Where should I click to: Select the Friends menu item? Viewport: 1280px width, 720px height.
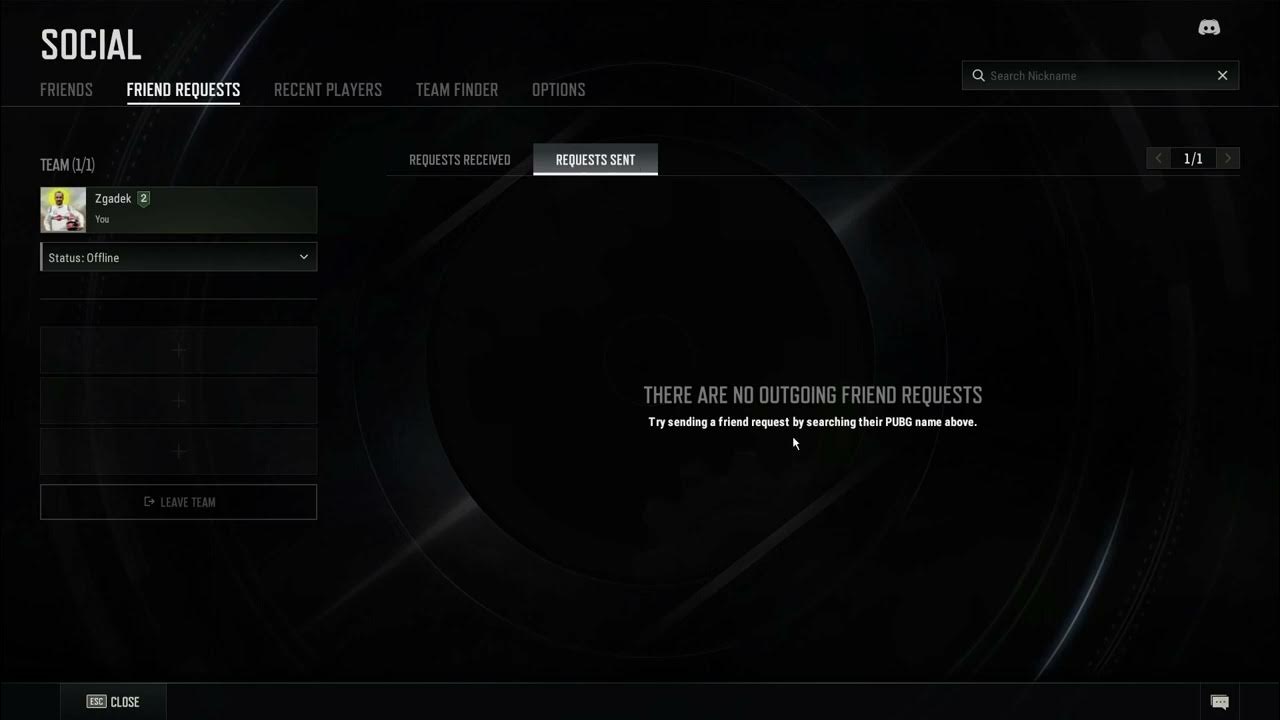point(66,89)
